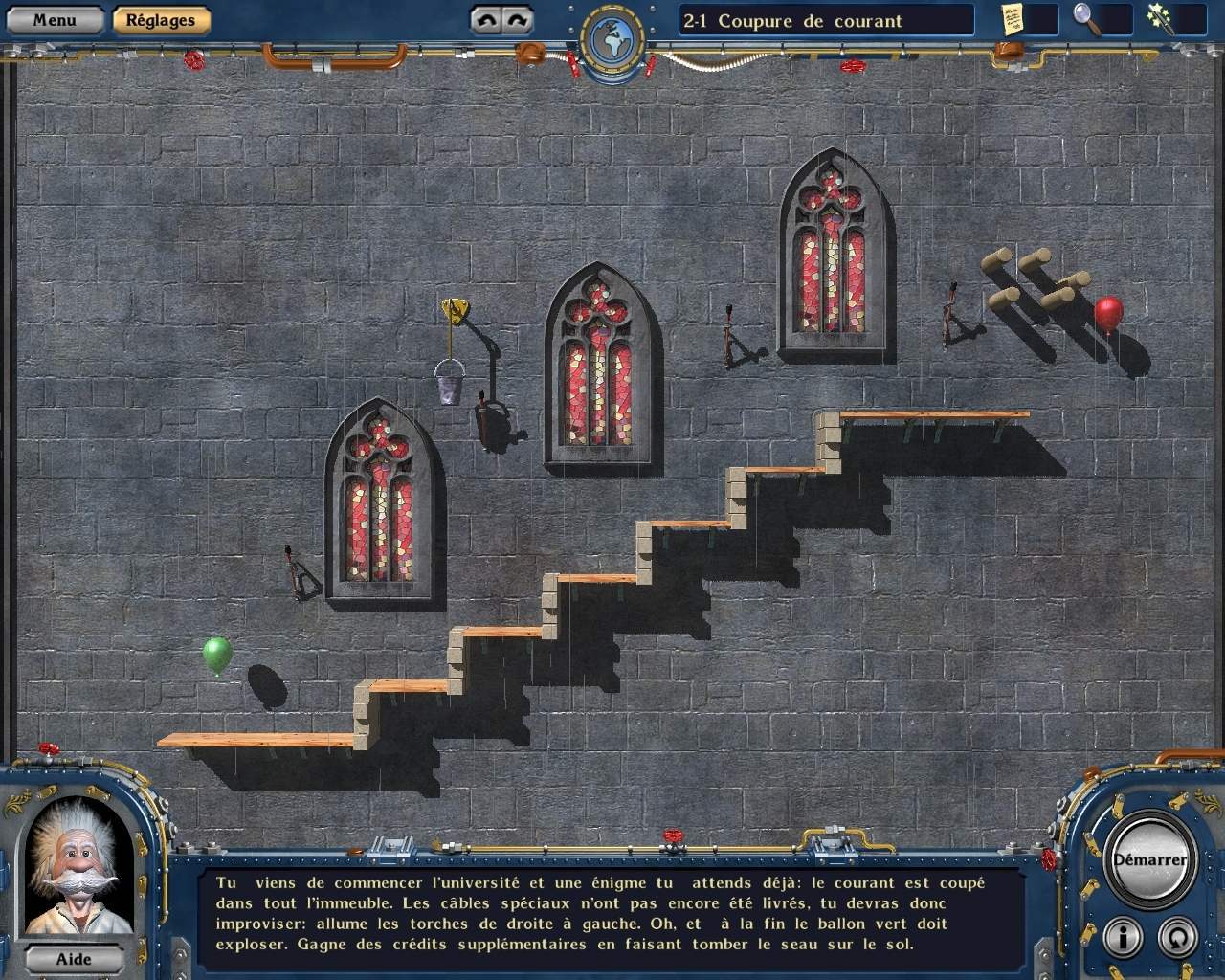Open the Réglages settings
This screenshot has width=1225, height=980.
point(160,20)
